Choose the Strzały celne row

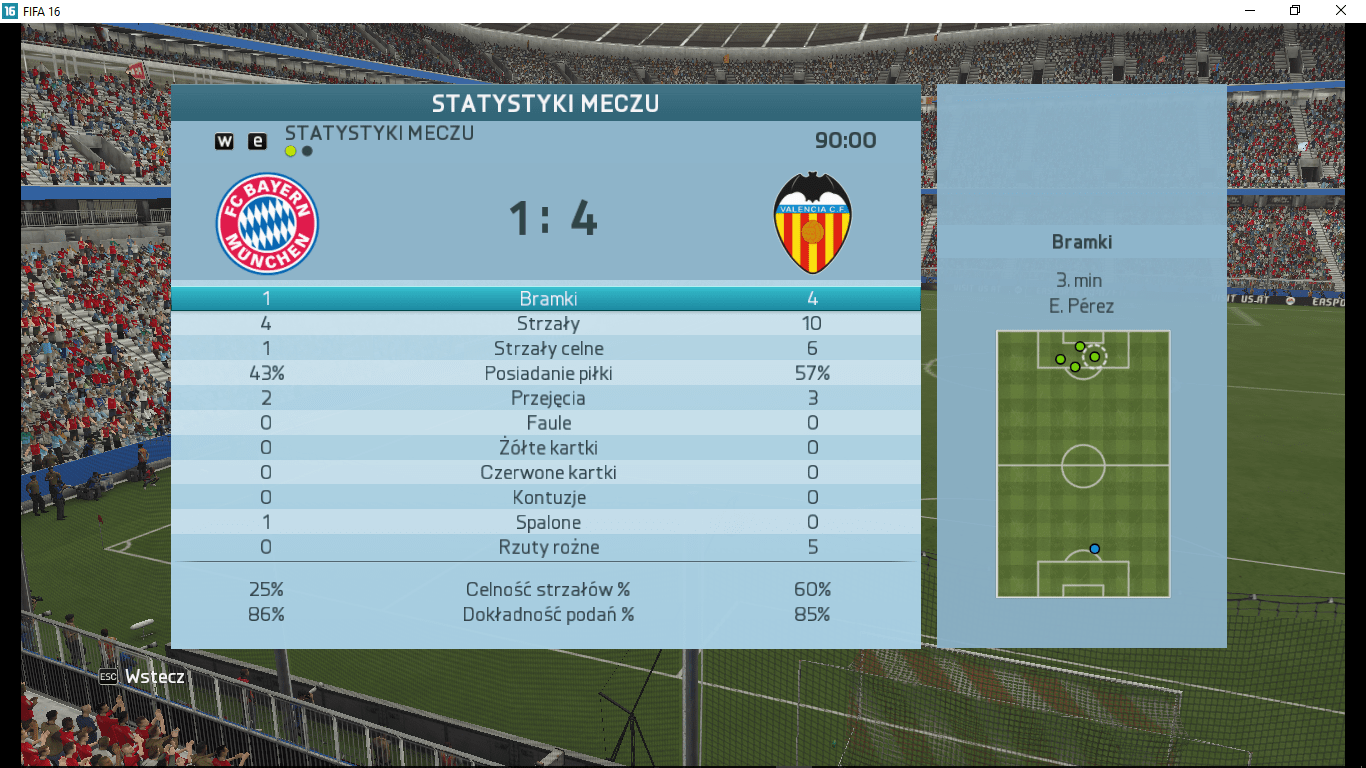547,349
